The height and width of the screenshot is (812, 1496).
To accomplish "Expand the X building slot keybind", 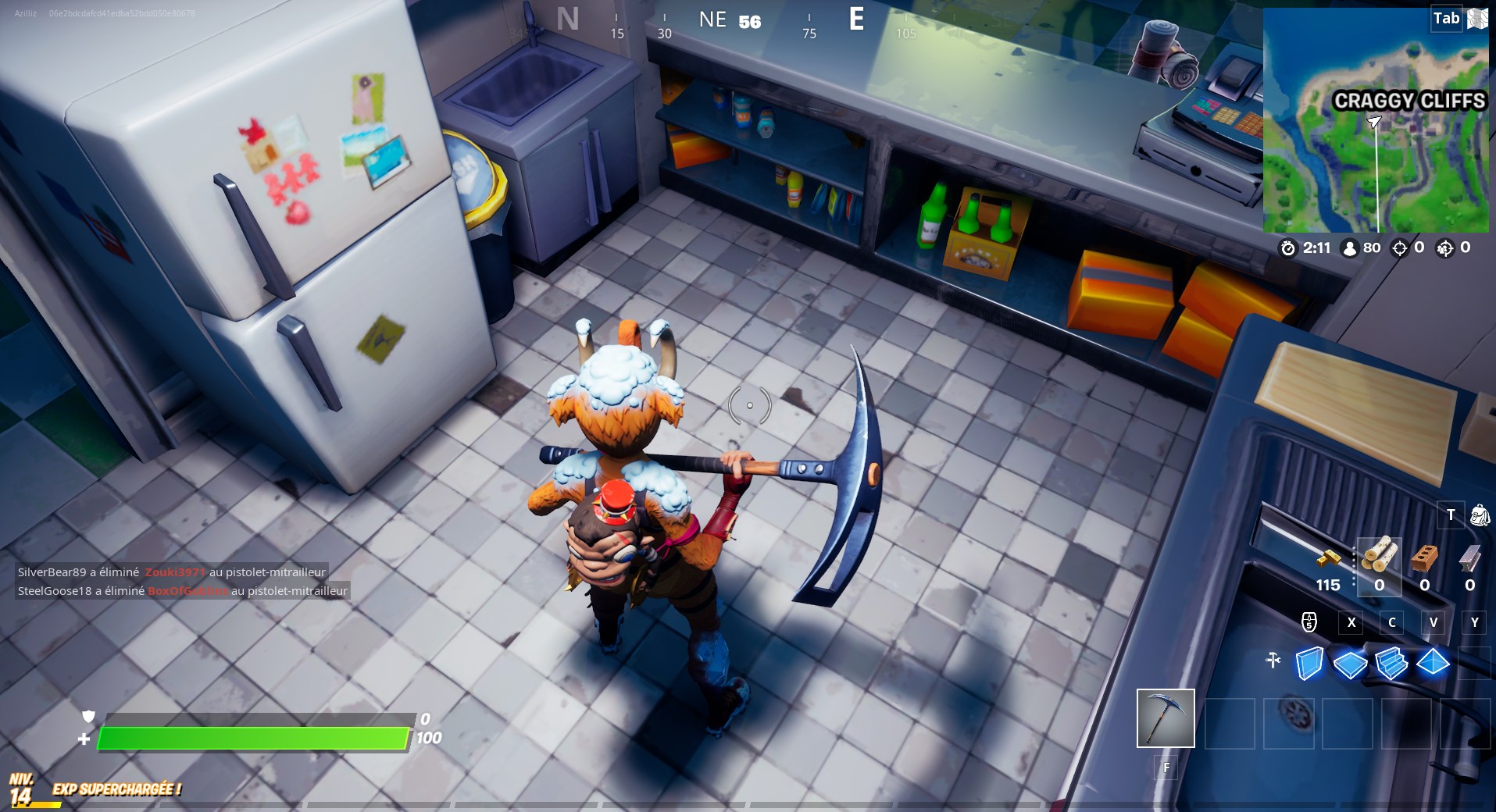I will [1351, 623].
